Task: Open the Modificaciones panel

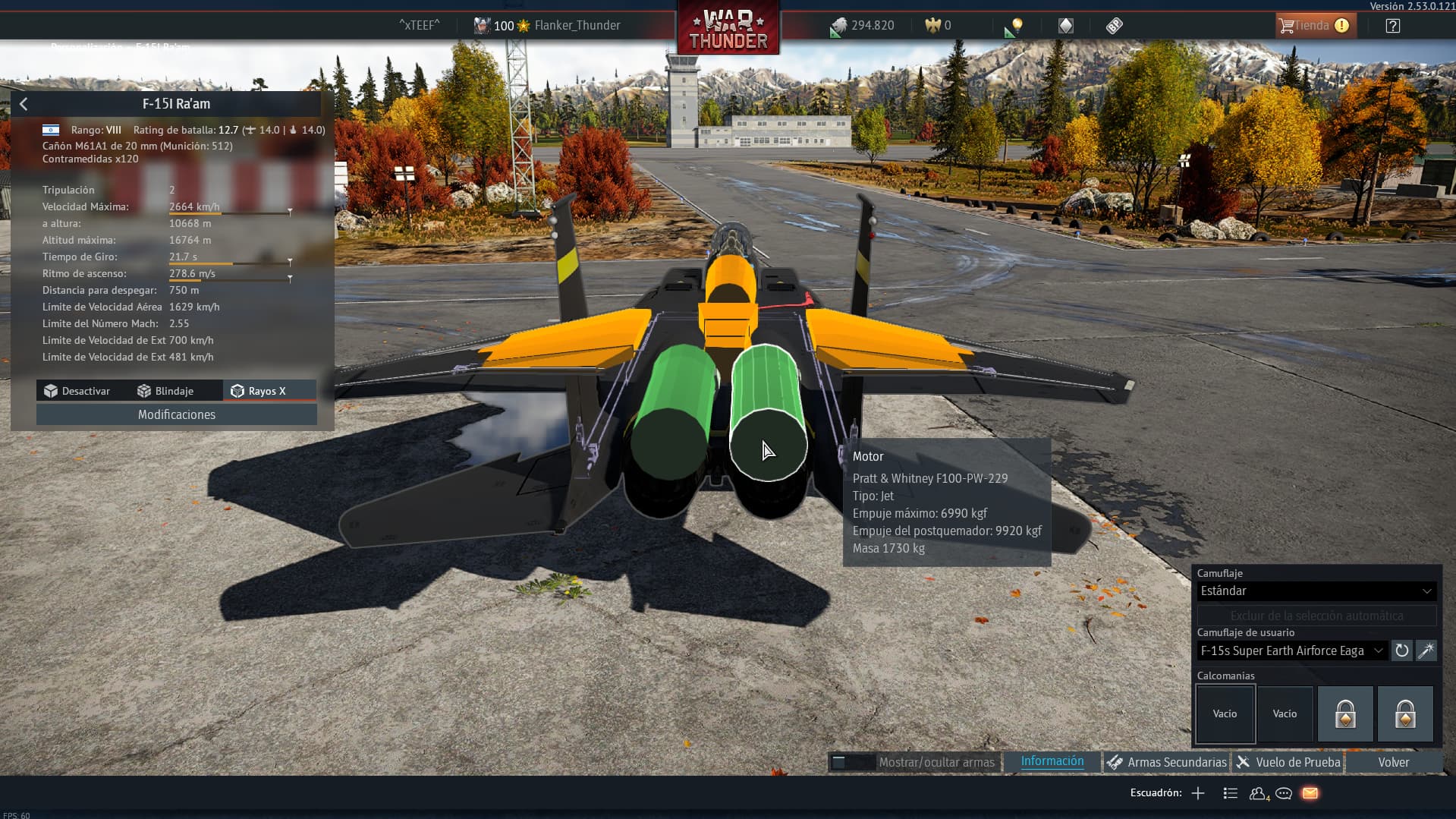Action: pos(177,414)
